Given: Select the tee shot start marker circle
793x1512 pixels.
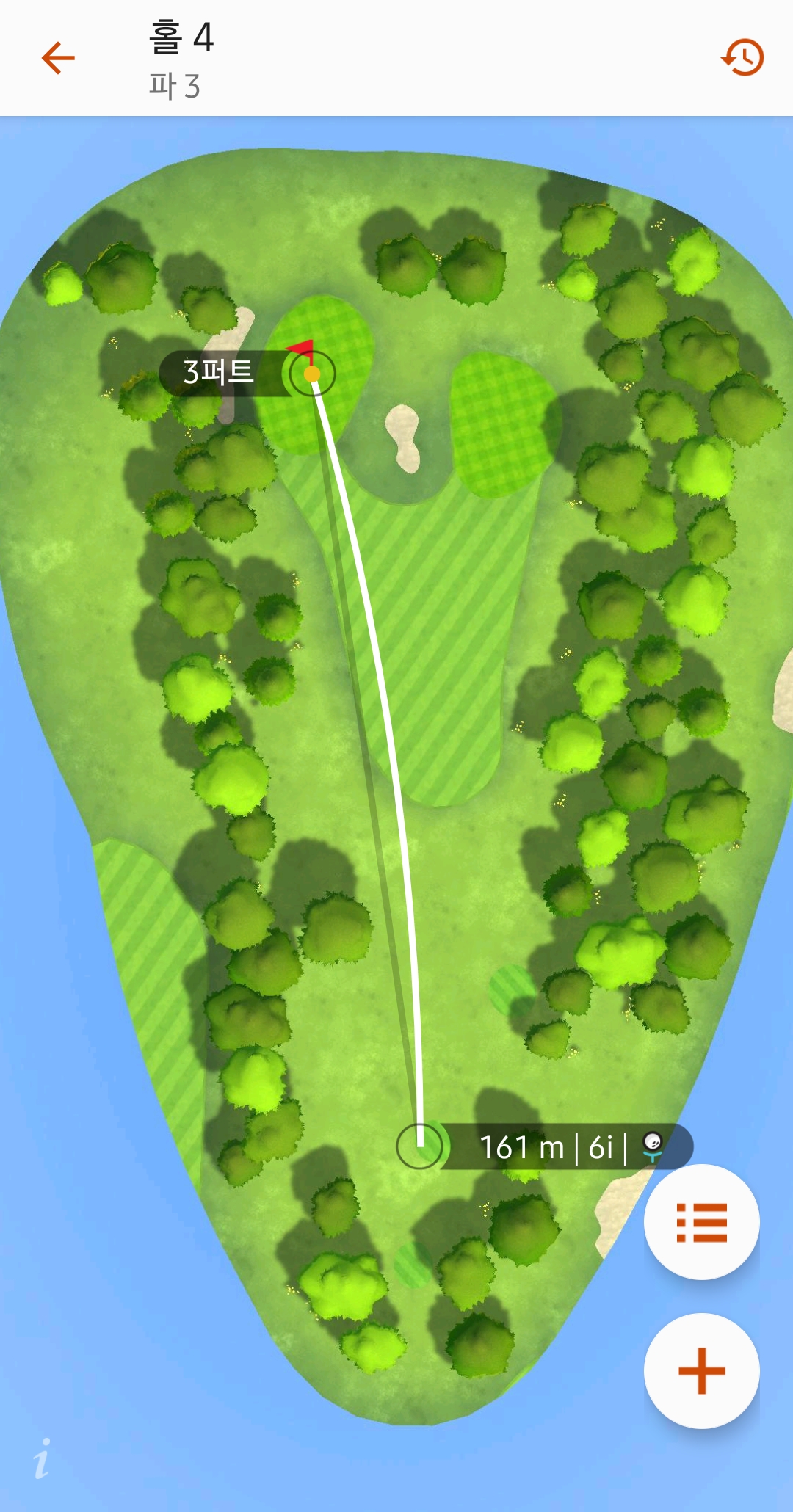Looking at the screenshot, I should coord(419,1145).
